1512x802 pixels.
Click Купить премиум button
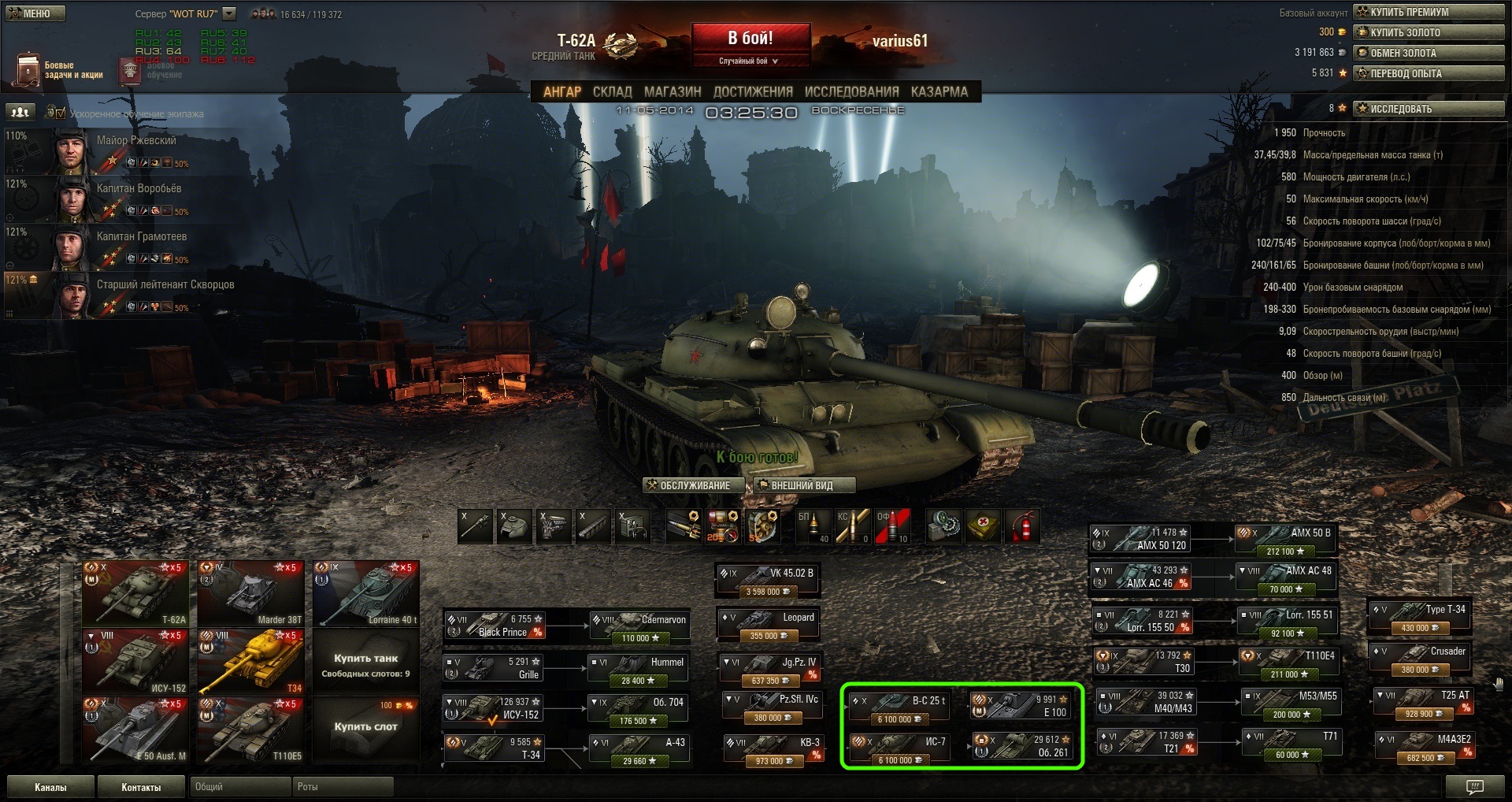1429,12
